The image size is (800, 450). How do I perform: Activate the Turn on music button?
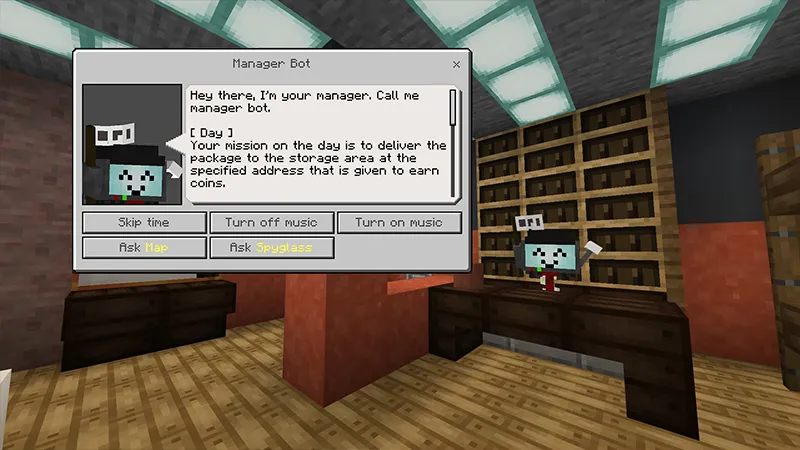[399, 222]
